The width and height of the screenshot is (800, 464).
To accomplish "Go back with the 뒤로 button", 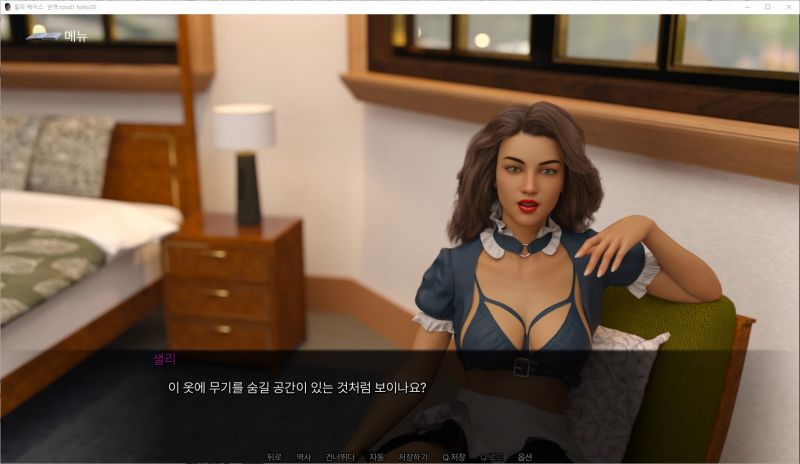I will point(274,457).
